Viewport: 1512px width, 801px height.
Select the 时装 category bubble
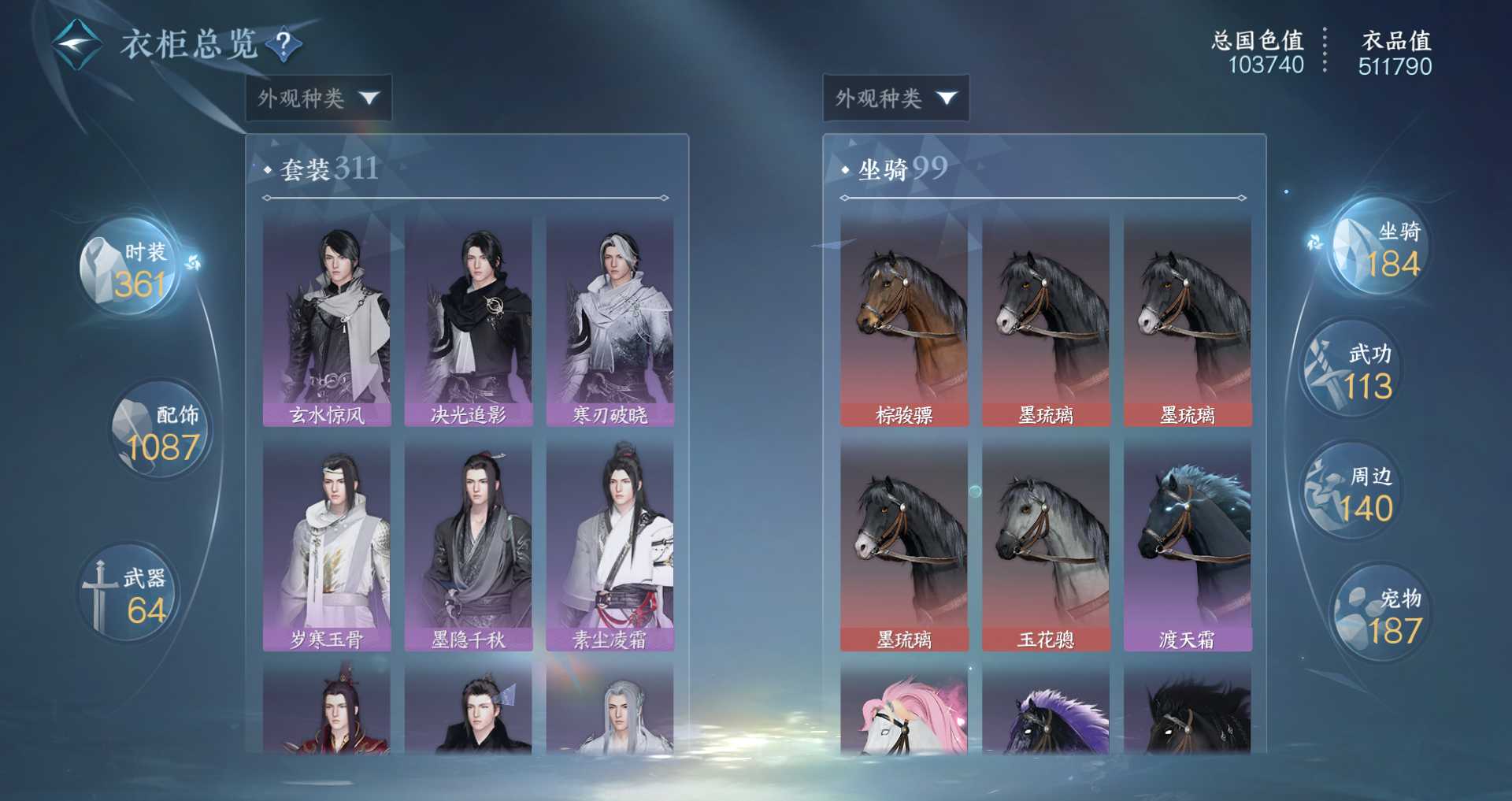click(x=130, y=269)
